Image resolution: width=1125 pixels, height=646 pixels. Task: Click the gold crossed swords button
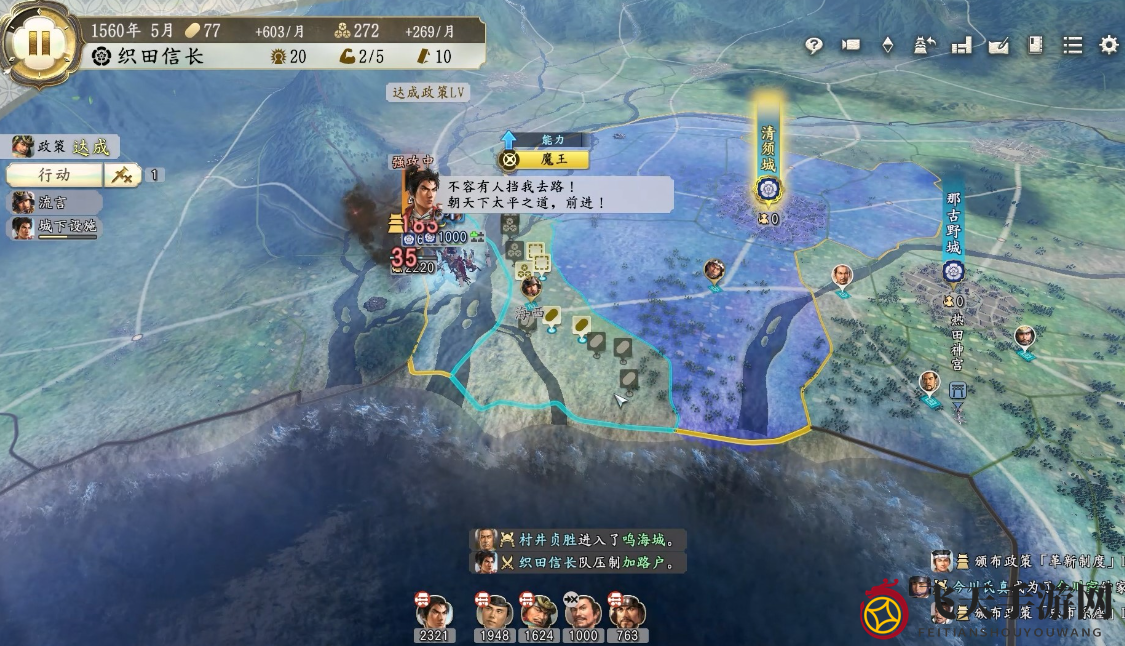click(123, 175)
